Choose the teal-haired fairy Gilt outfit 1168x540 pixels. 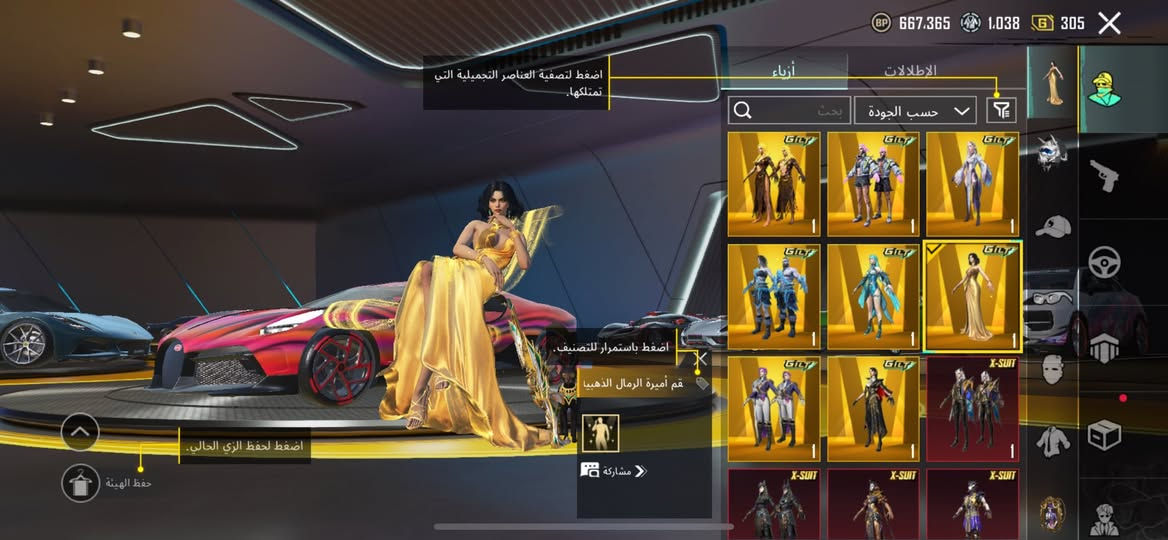point(873,296)
